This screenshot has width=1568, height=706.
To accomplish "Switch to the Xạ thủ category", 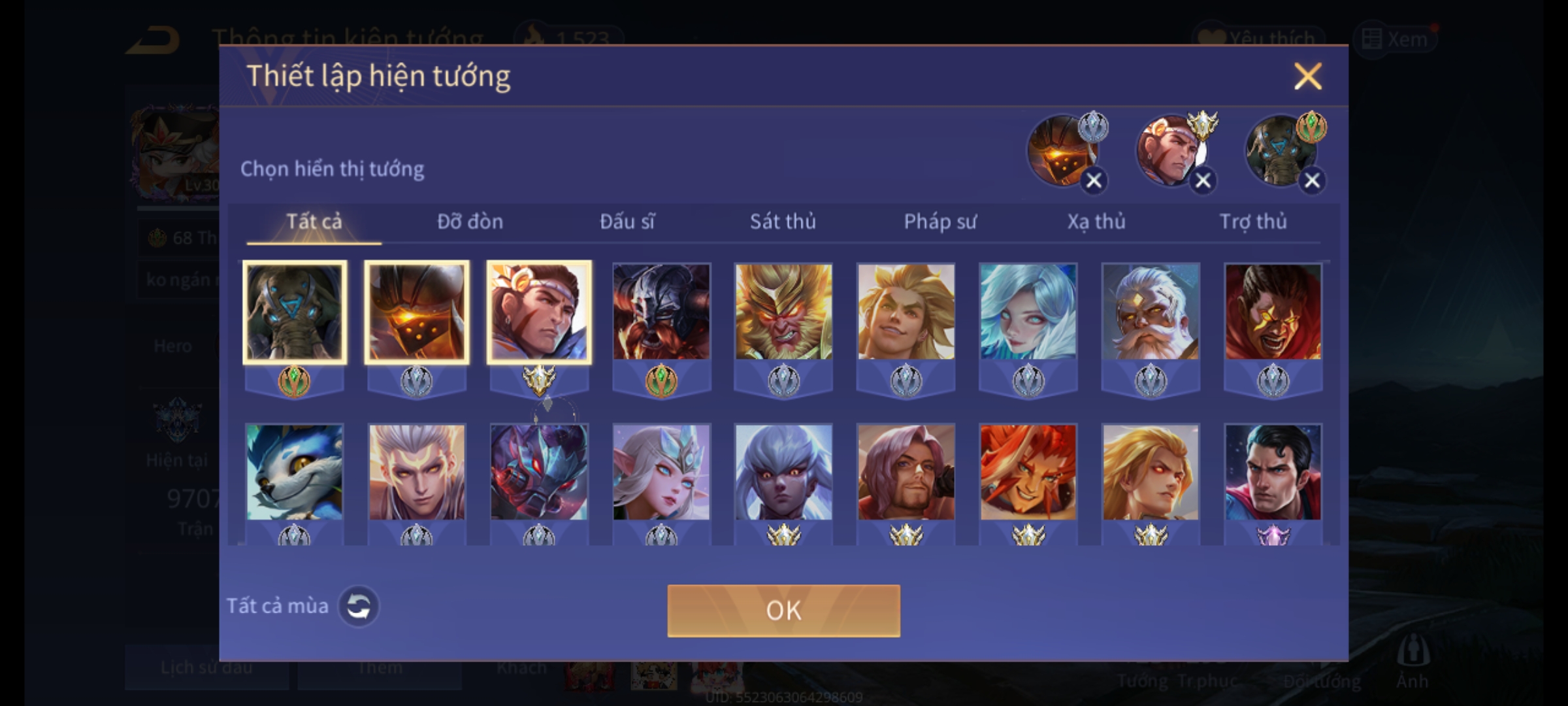I will click(x=1096, y=222).
